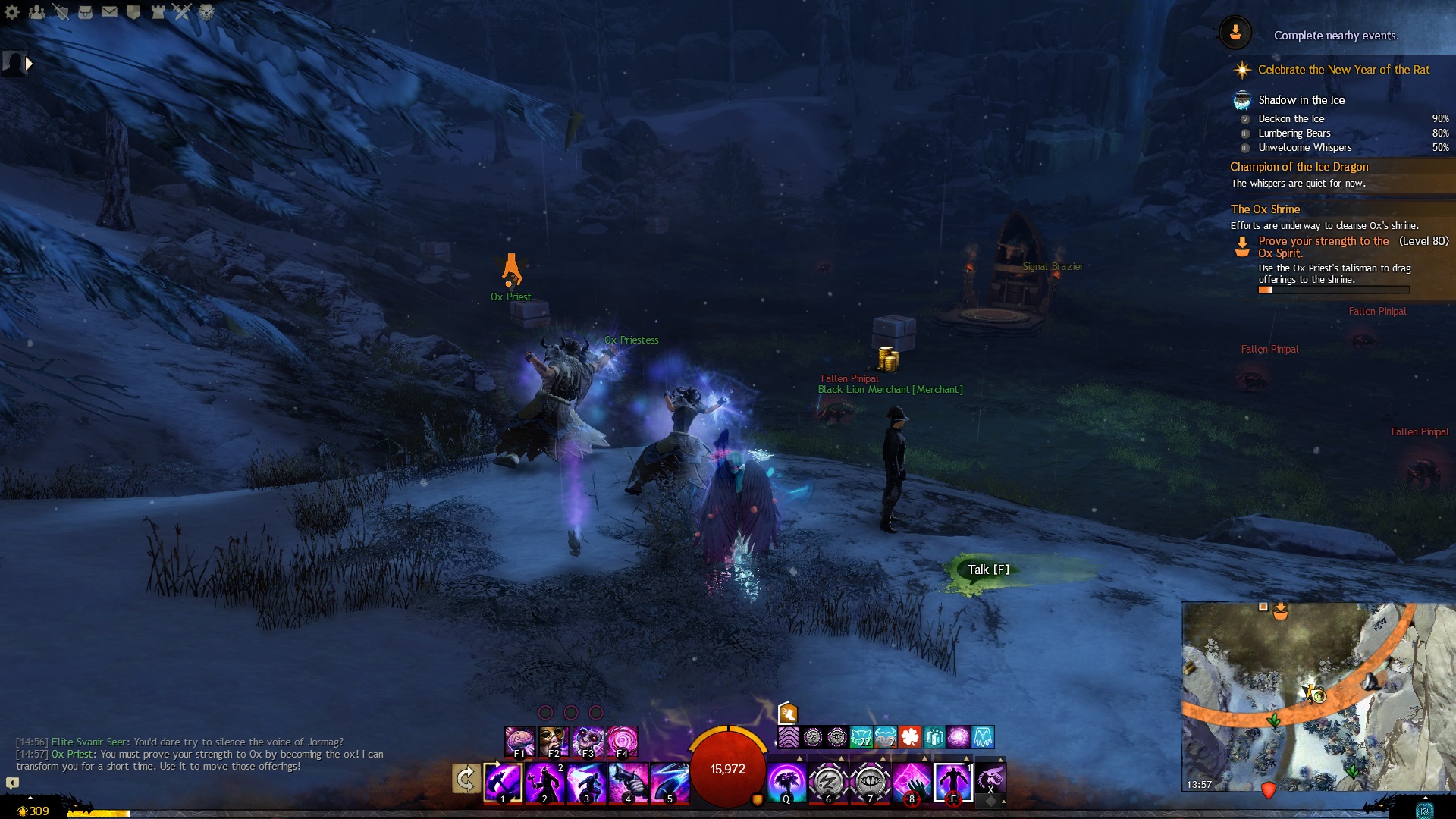Activate the pistol skill in slot 4

click(x=628, y=782)
